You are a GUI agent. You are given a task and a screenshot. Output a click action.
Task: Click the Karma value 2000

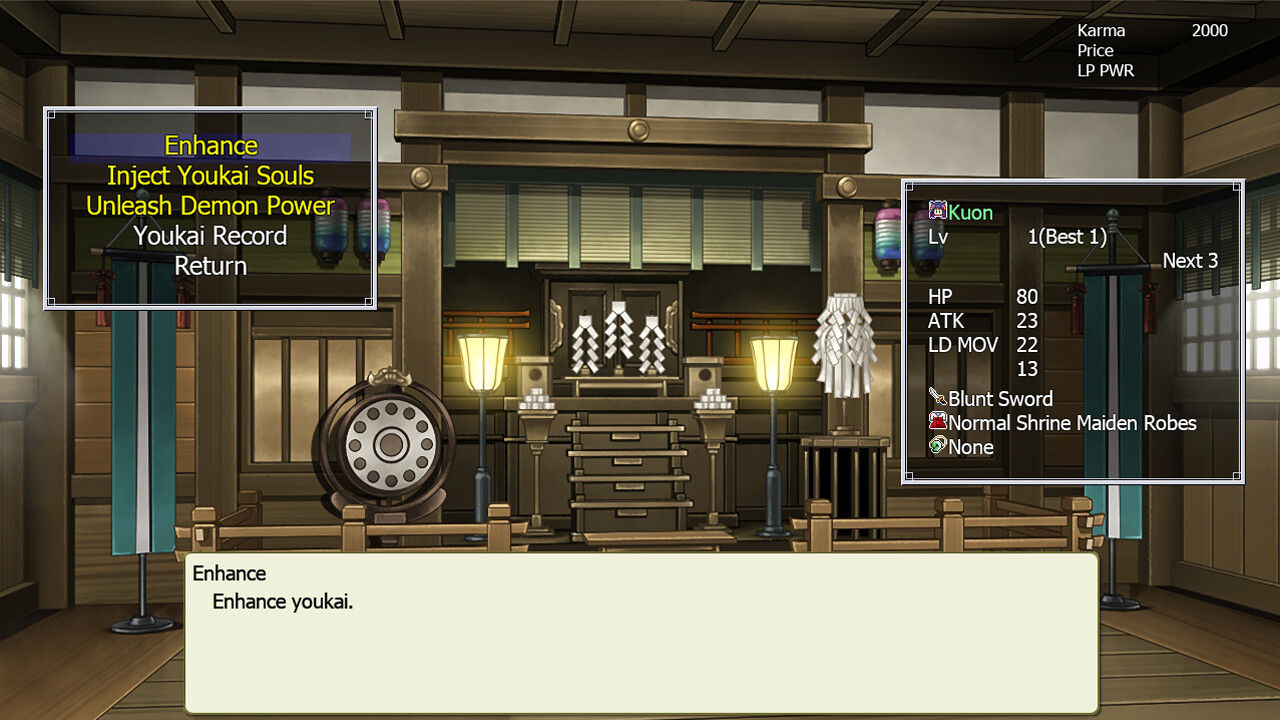1209,30
